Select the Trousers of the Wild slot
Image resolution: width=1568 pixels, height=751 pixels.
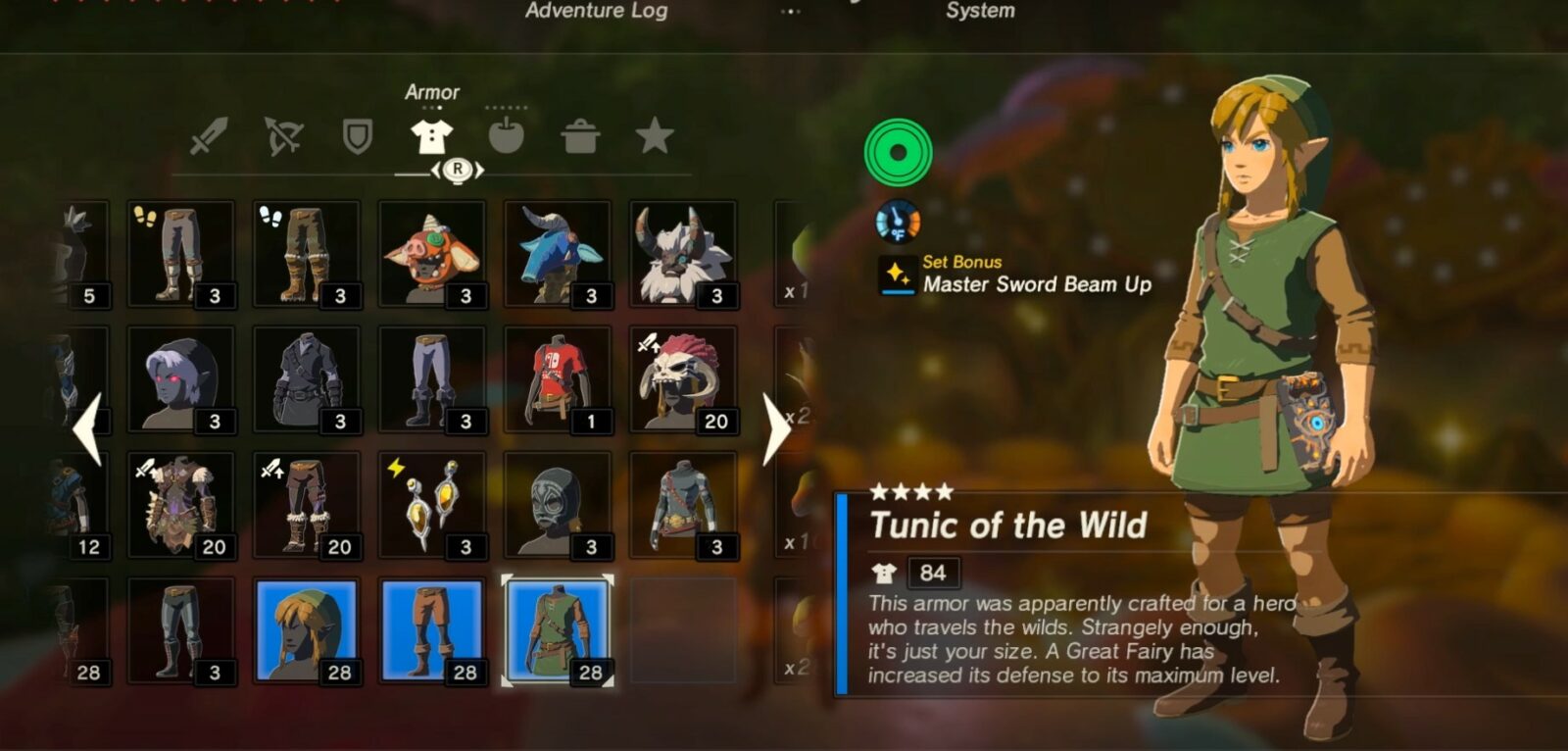tap(432, 631)
